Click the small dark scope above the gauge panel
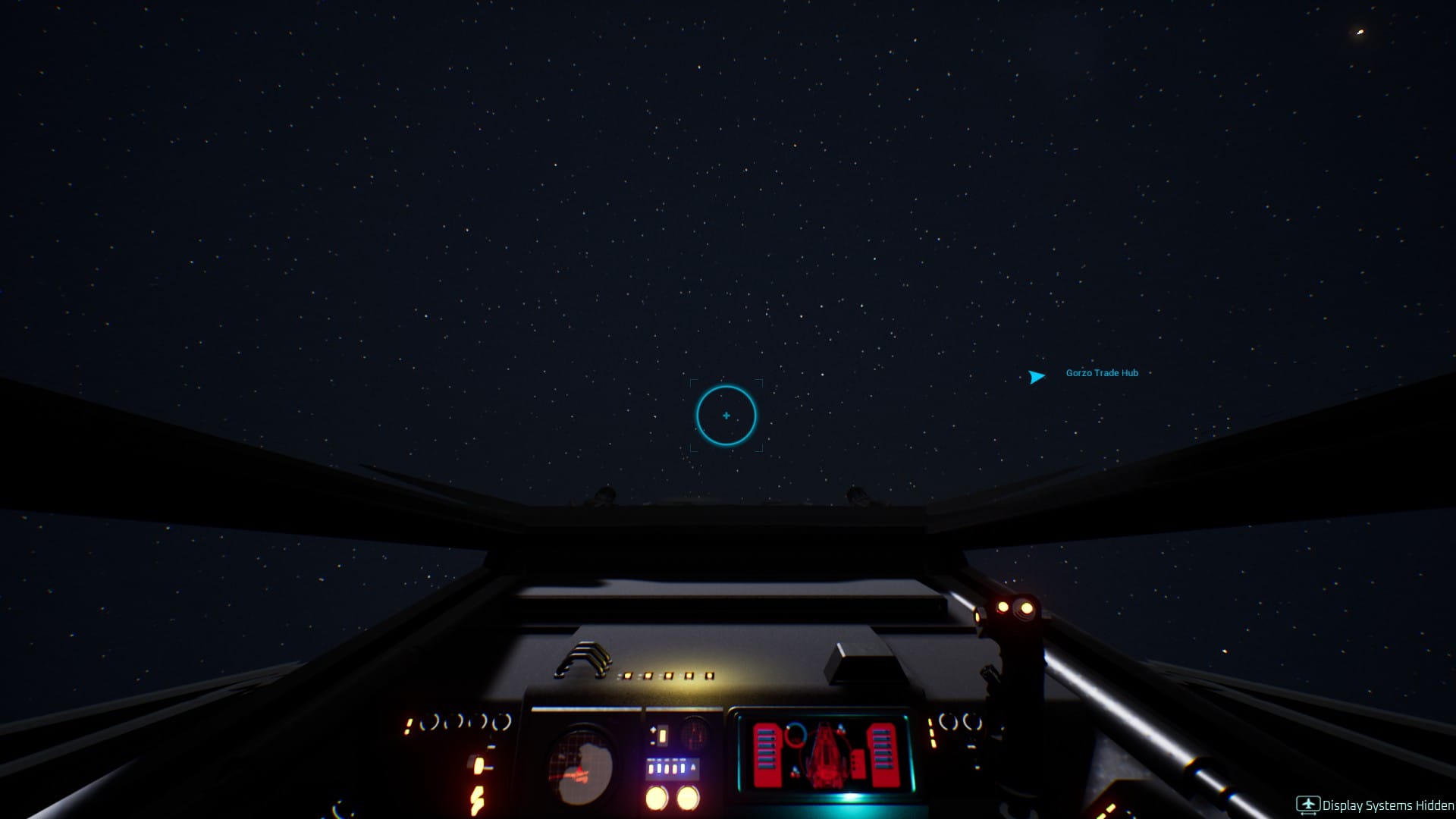This screenshot has width=1456, height=819. [x=694, y=734]
